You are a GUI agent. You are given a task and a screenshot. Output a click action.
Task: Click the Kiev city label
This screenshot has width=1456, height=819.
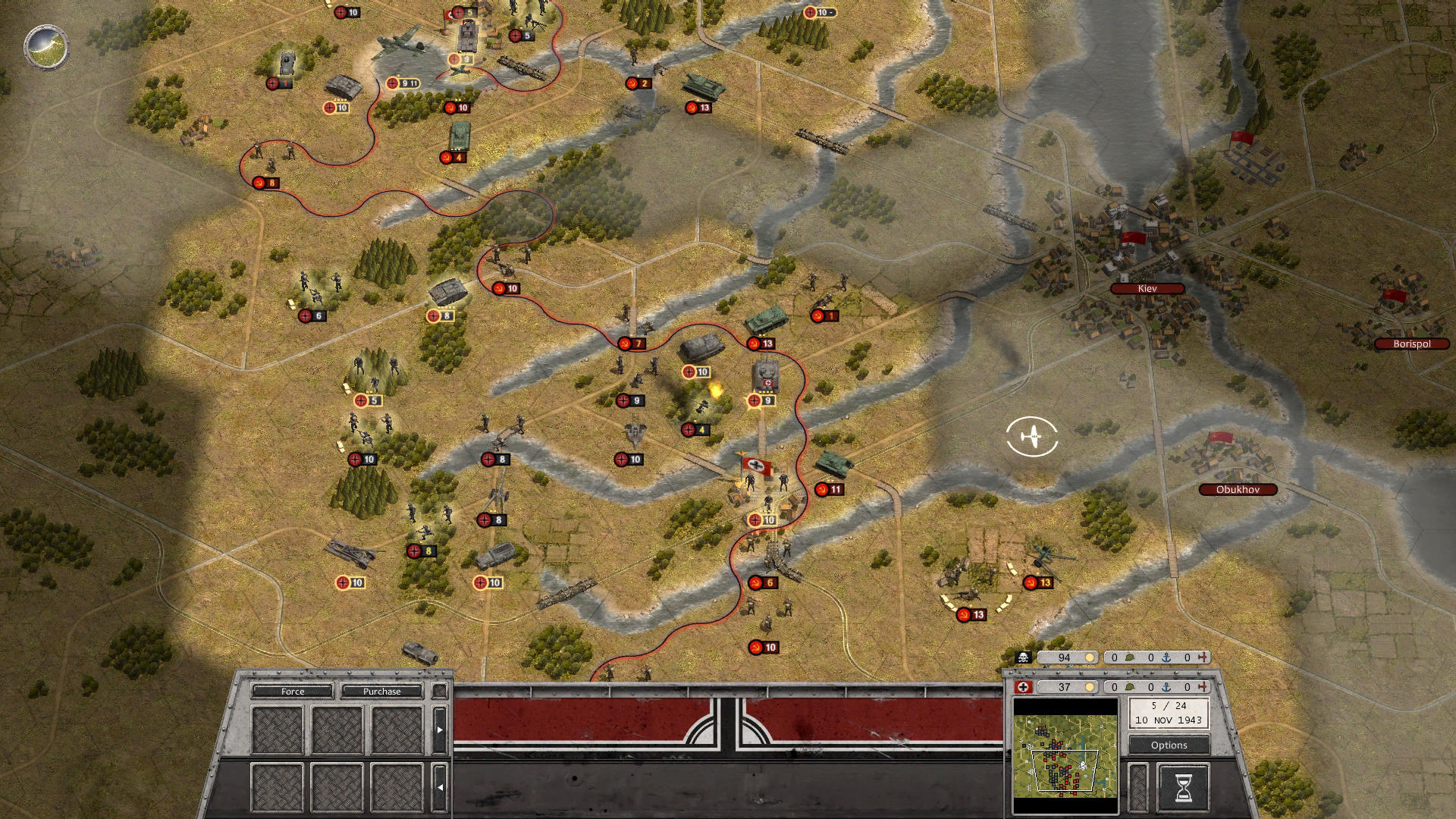pyautogui.click(x=1148, y=287)
